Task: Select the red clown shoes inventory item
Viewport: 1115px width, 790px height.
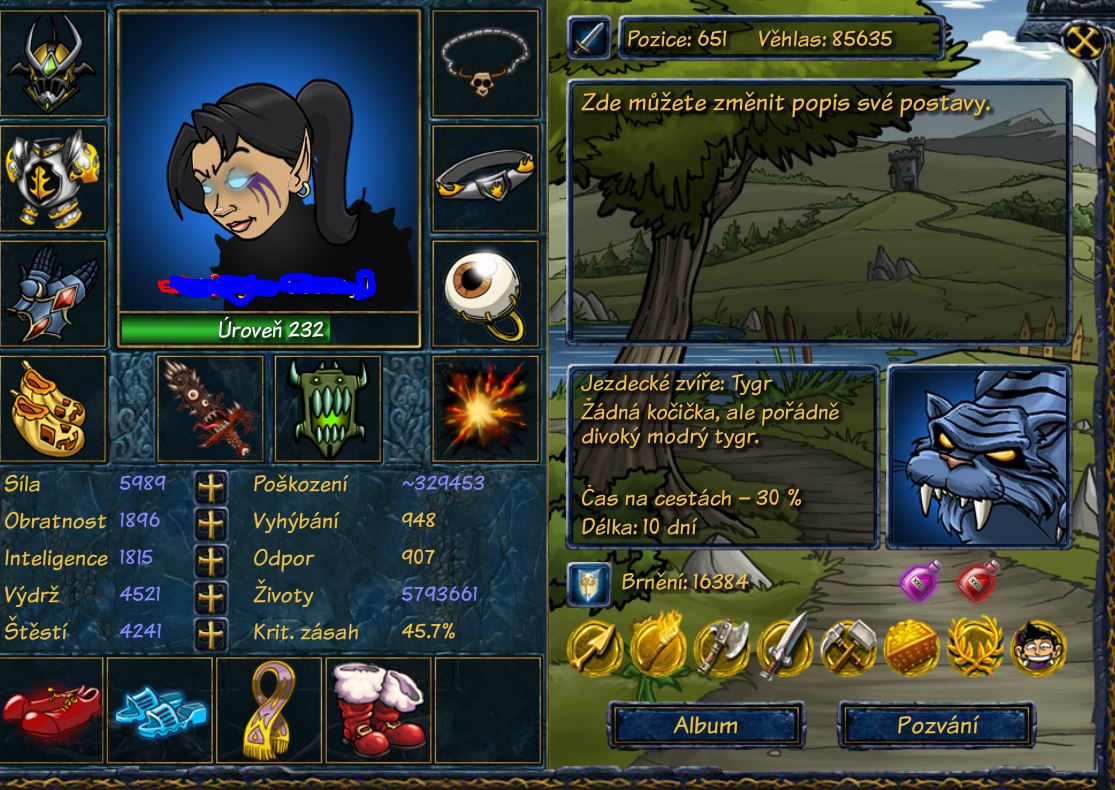Action: [x=53, y=708]
